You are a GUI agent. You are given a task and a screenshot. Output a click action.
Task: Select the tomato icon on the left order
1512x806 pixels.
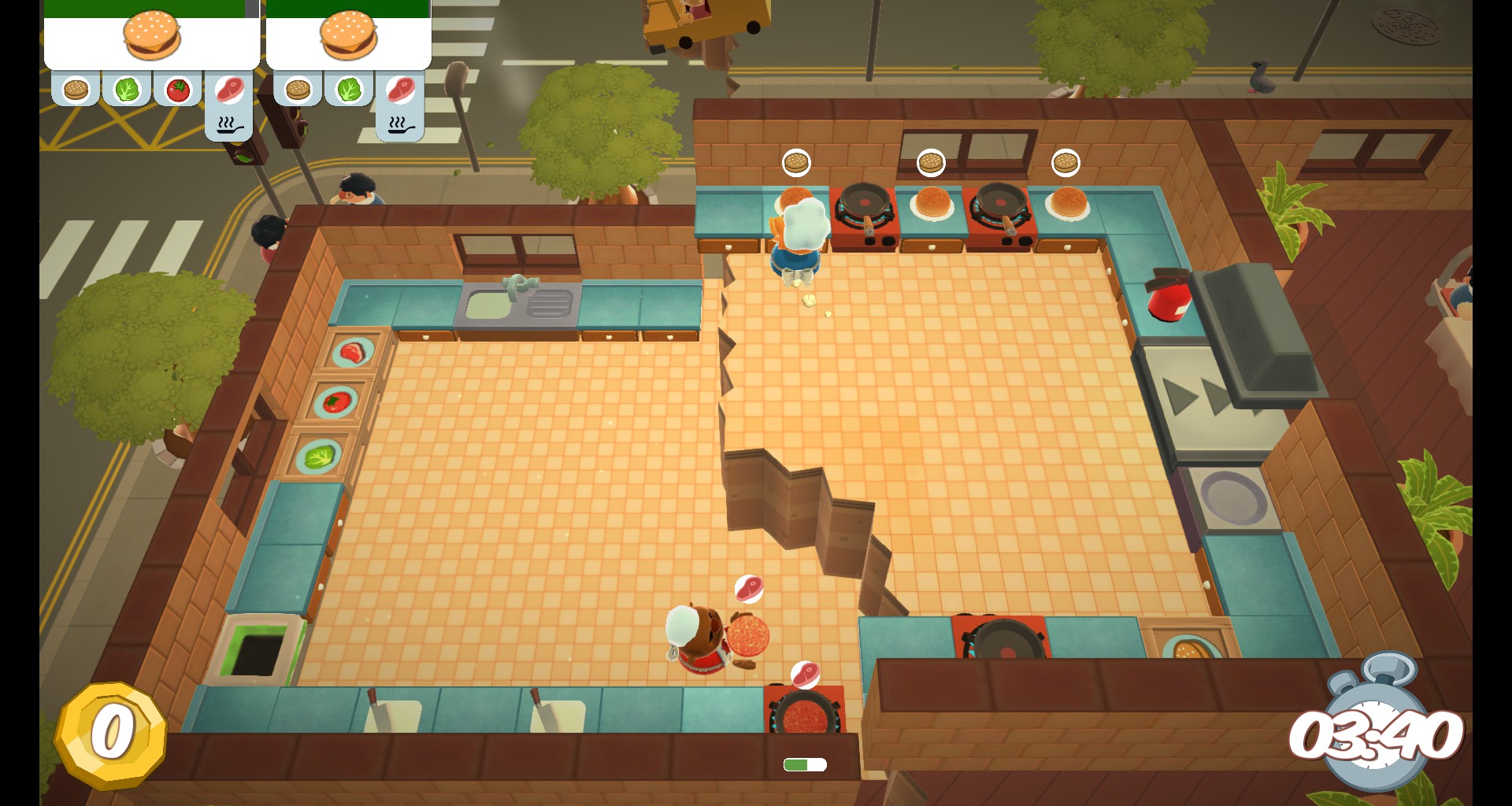(178, 88)
